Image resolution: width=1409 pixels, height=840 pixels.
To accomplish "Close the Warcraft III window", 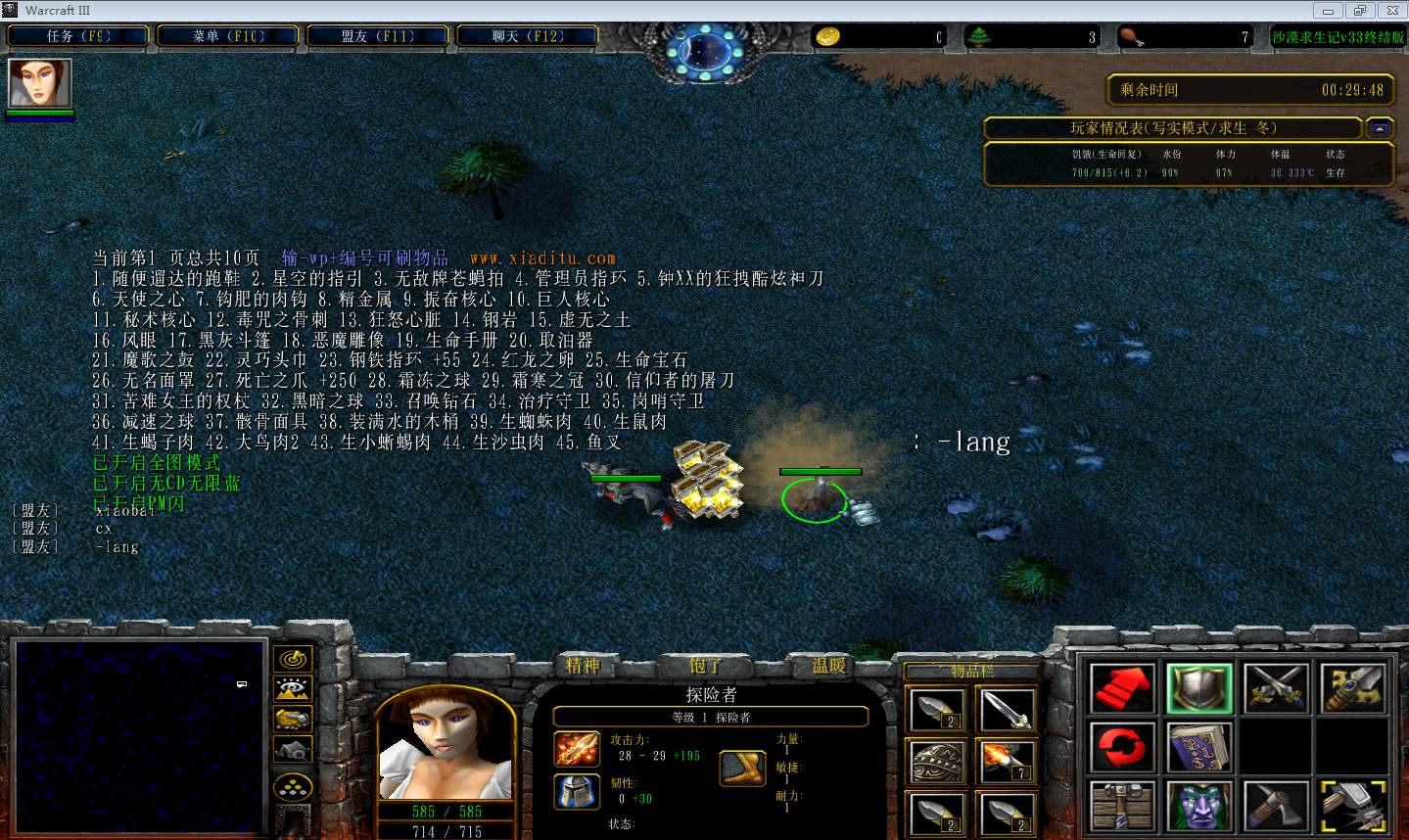I will pyautogui.click(x=1389, y=11).
